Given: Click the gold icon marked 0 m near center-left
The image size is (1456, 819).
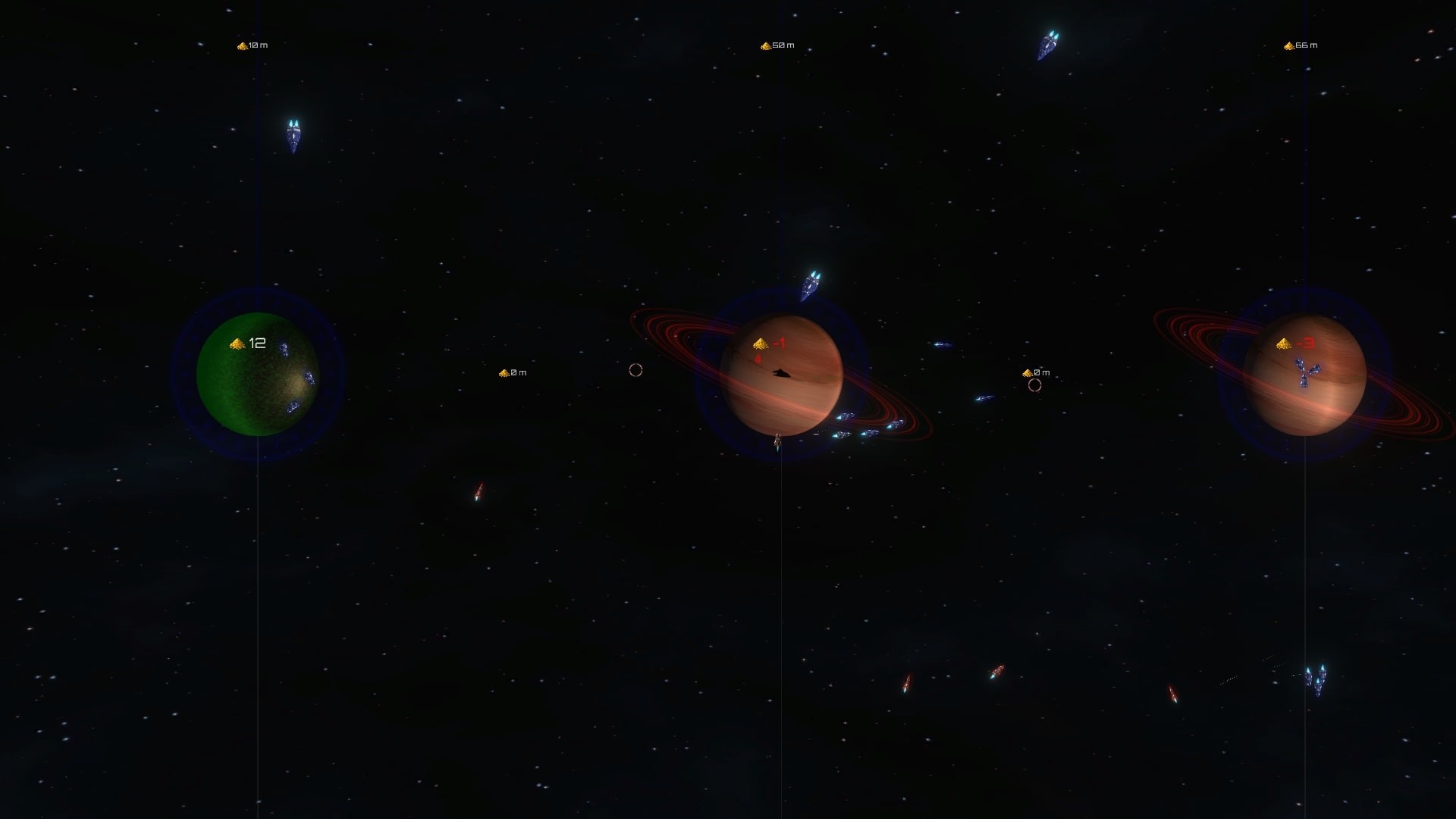Looking at the screenshot, I should (x=506, y=372).
